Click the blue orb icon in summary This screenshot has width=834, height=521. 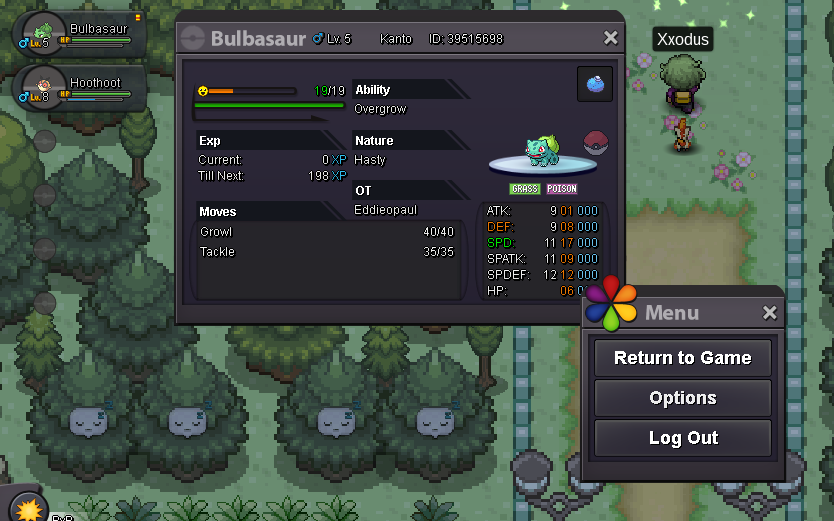(x=595, y=85)
